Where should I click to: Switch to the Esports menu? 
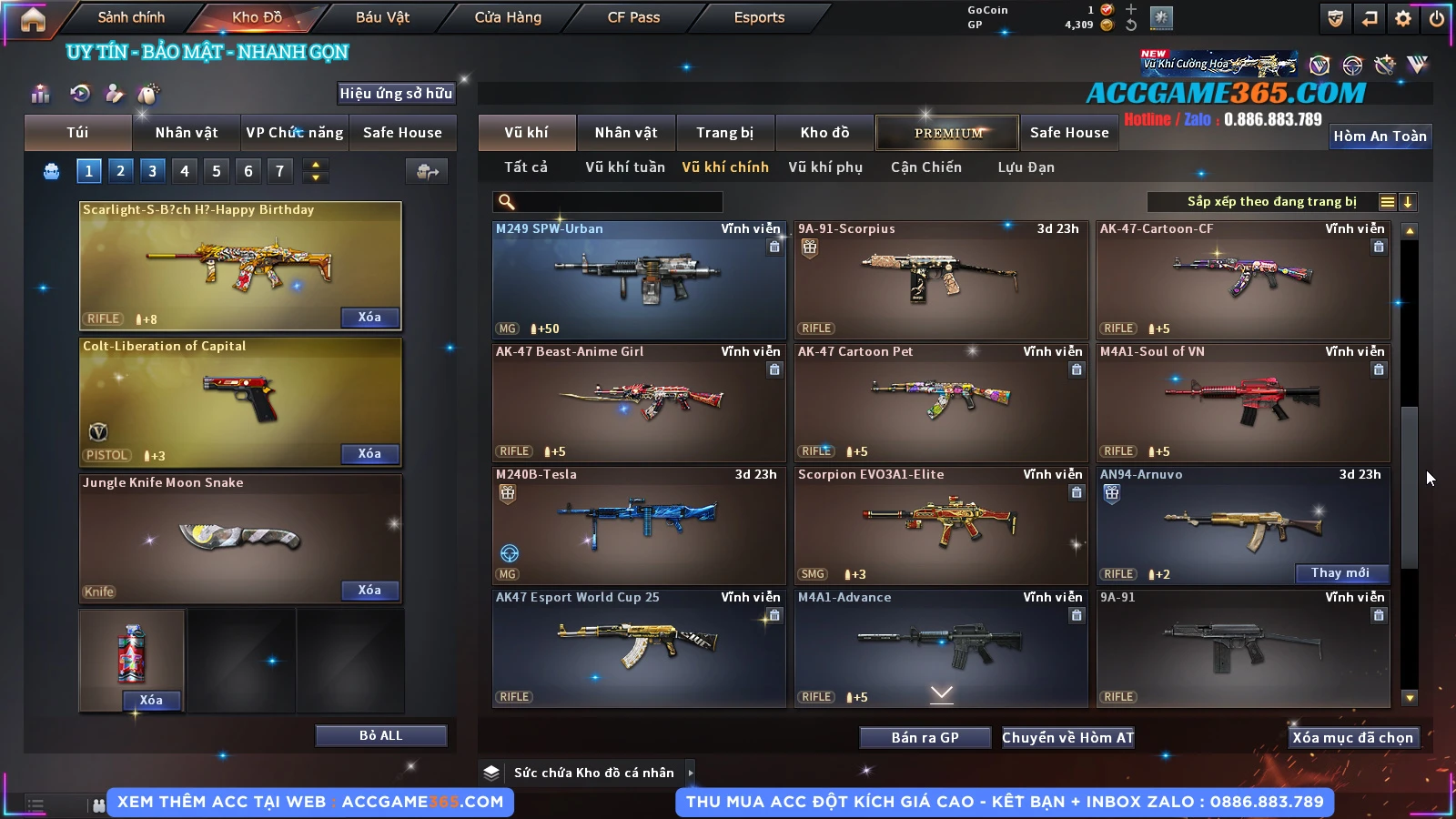pos(759,17)
